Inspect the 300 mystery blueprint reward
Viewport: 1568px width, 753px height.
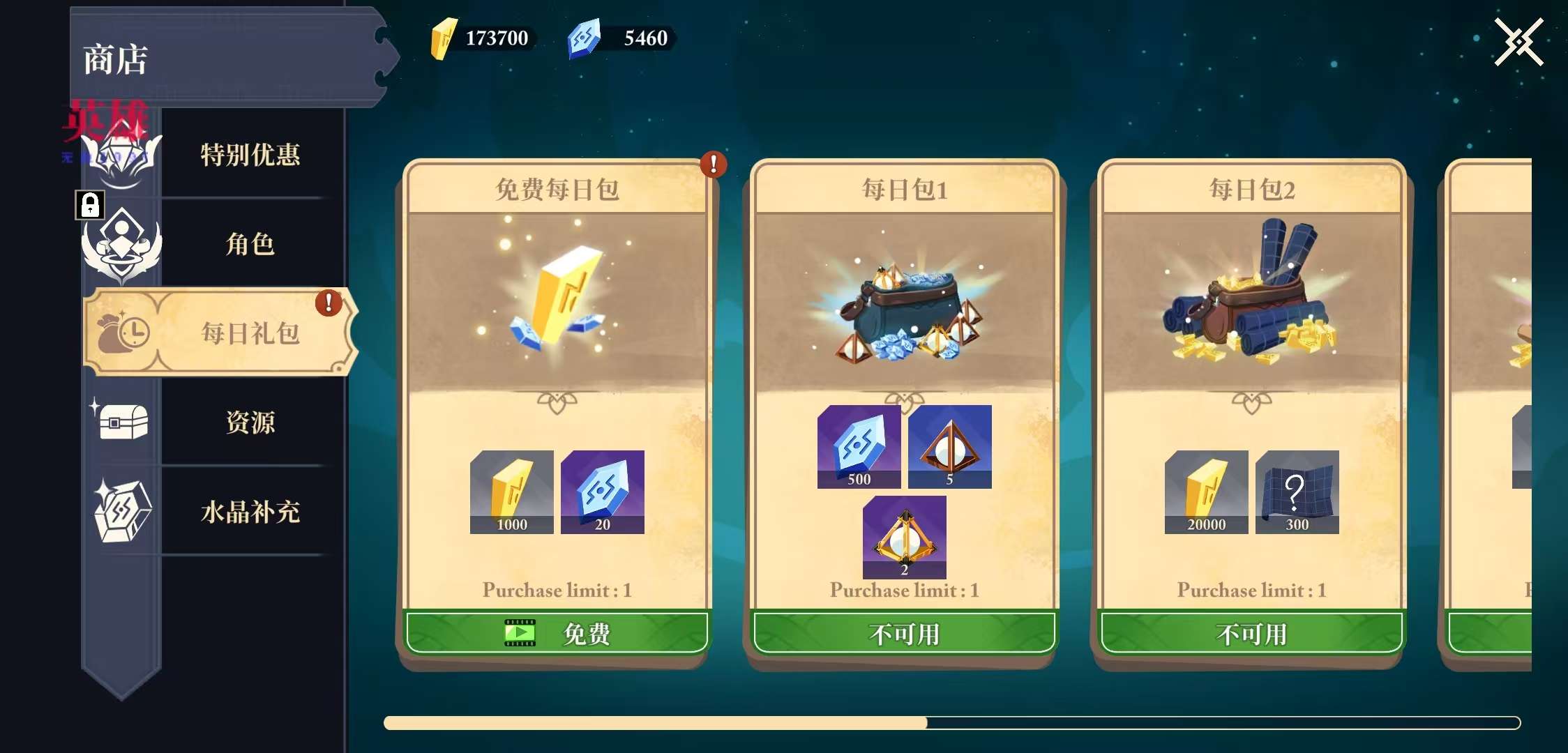(1297, 492)
